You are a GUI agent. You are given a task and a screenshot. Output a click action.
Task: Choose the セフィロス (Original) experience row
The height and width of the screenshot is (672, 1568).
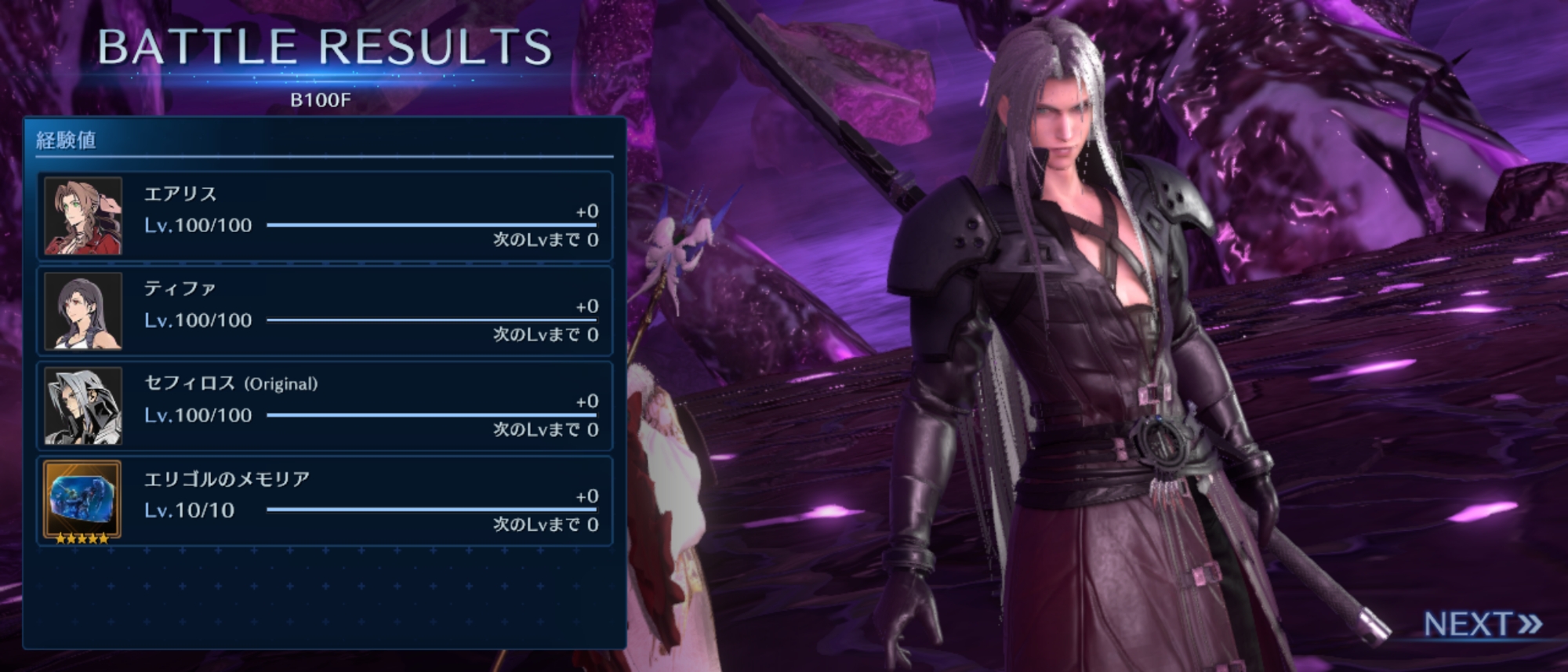(x=325, y=406)
